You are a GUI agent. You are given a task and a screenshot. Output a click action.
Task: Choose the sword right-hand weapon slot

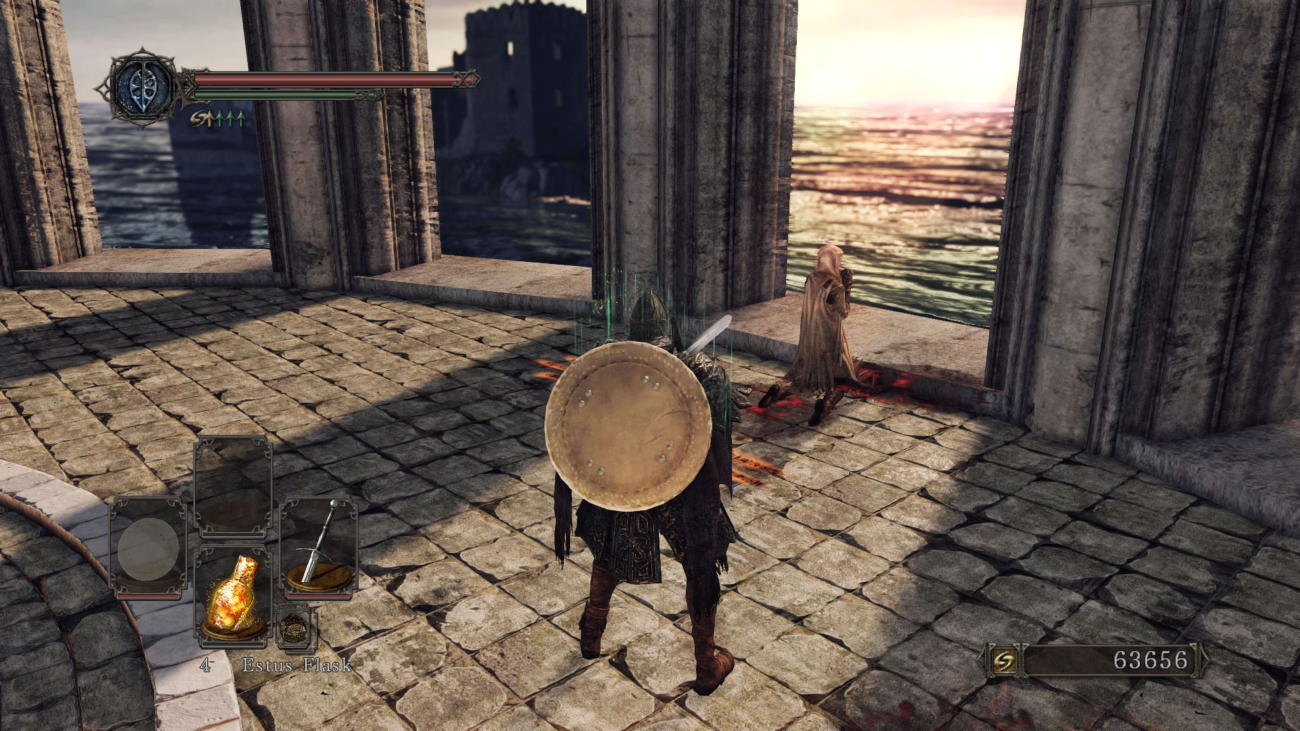(318, 548)
